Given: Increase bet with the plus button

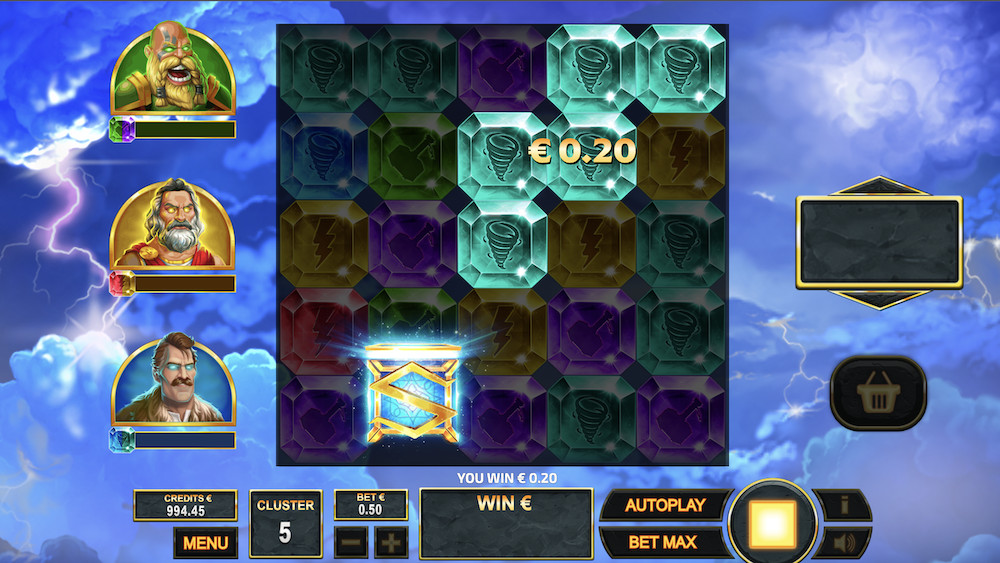Looking at the screenshot, I should pyautogui.click(x=391, y=543).
